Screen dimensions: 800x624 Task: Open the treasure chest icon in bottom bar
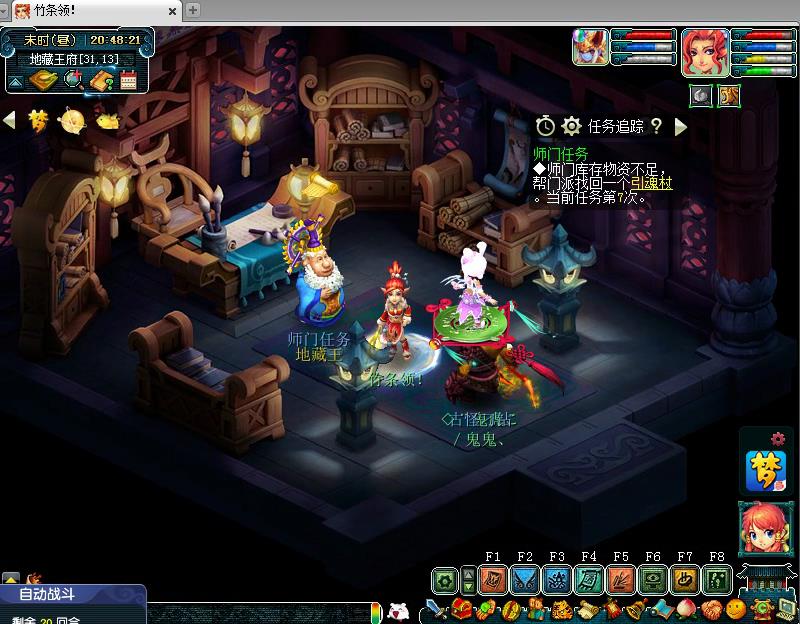click(x=461, y=609)
